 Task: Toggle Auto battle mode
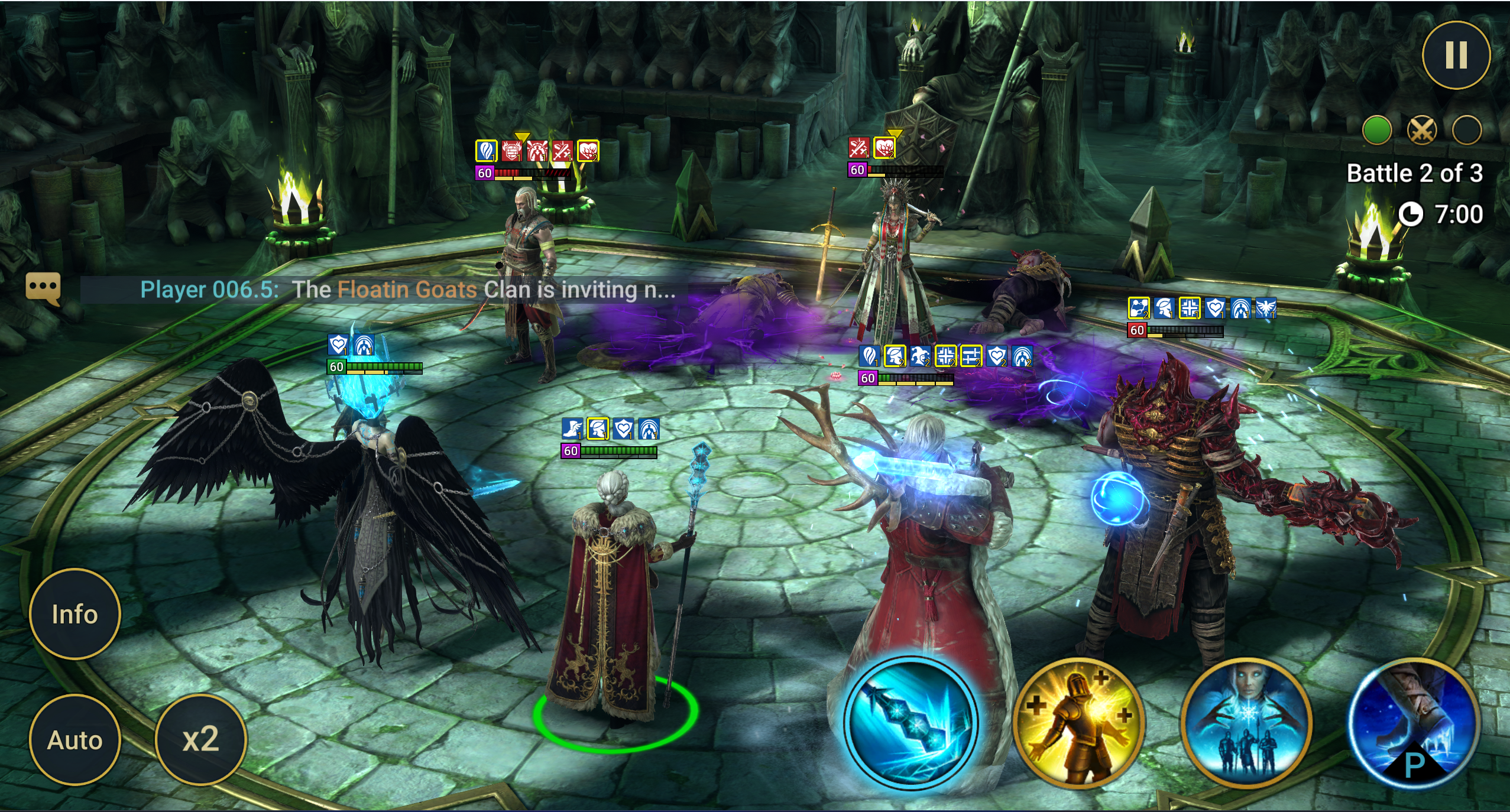coord(74,740)
